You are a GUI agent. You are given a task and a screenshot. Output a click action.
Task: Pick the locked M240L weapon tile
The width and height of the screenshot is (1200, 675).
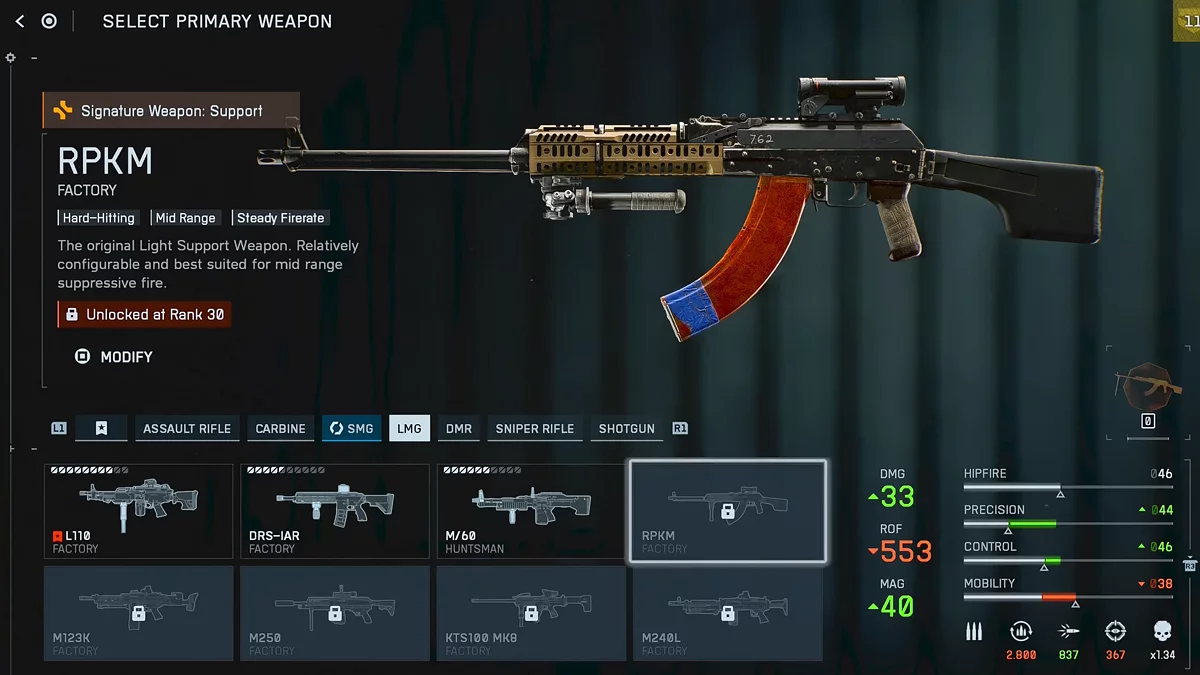(727, 613)
